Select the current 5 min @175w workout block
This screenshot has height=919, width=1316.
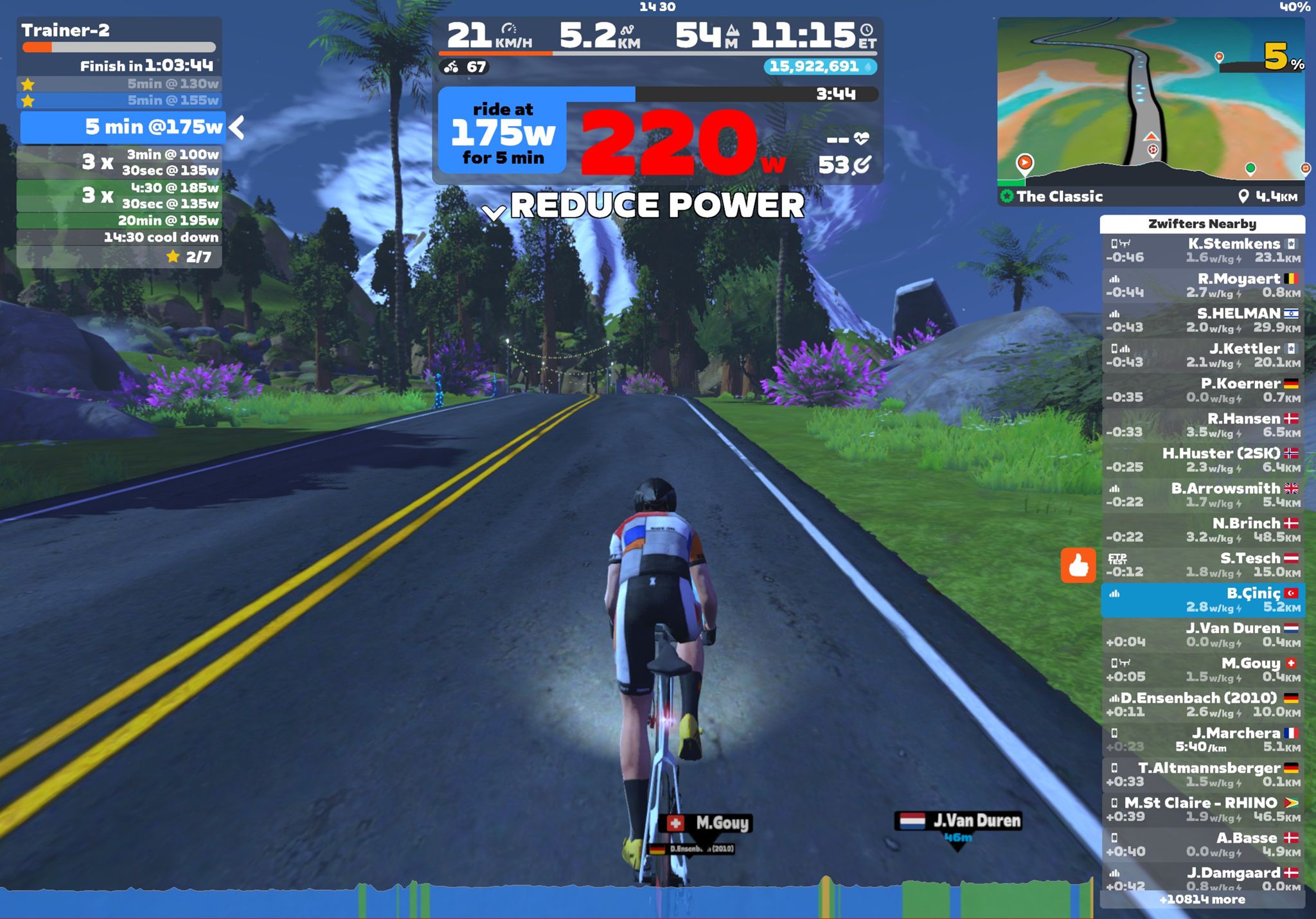point(122,127)
